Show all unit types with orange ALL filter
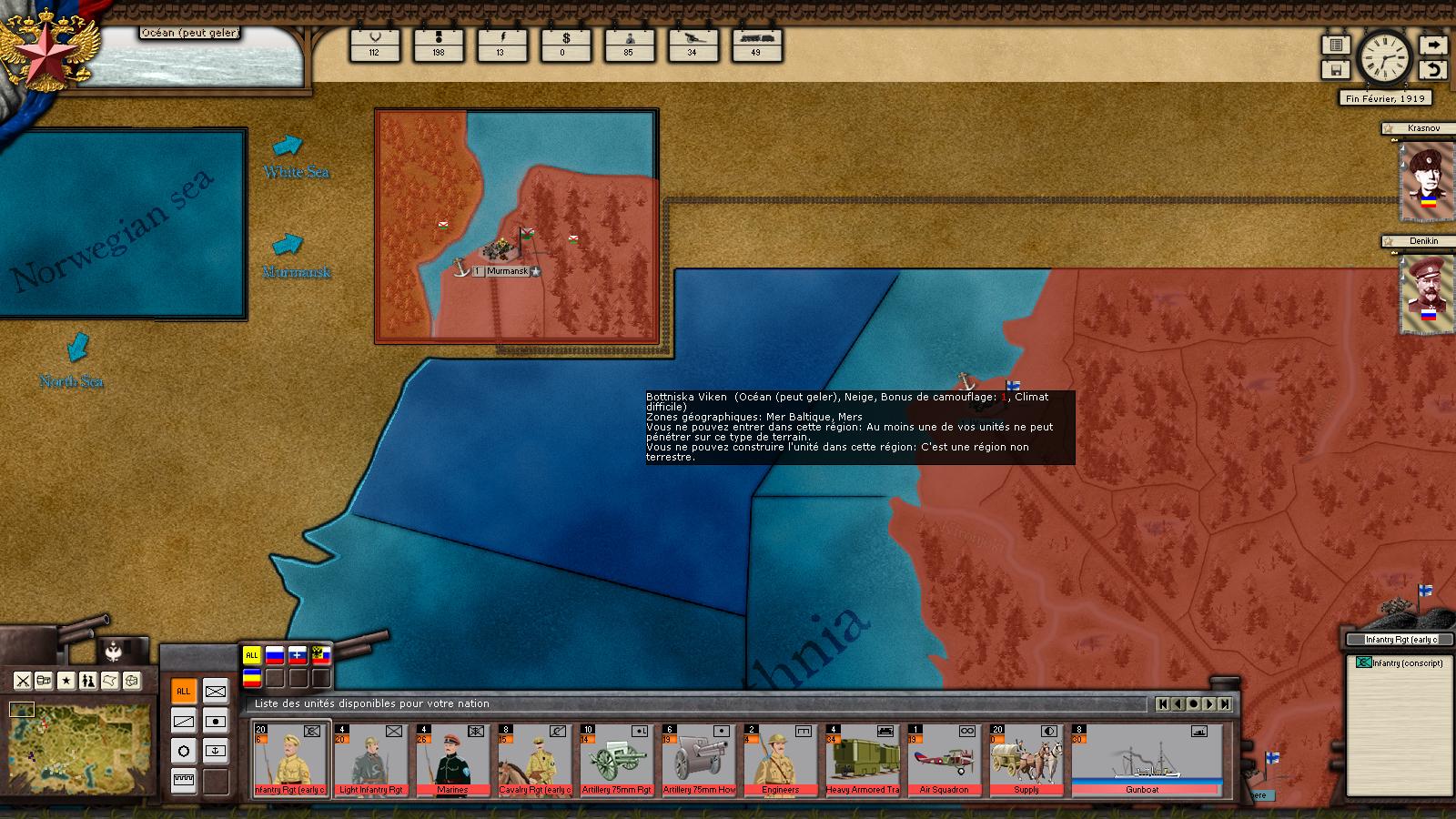The image size is (1456, 819). click(184, 692)
